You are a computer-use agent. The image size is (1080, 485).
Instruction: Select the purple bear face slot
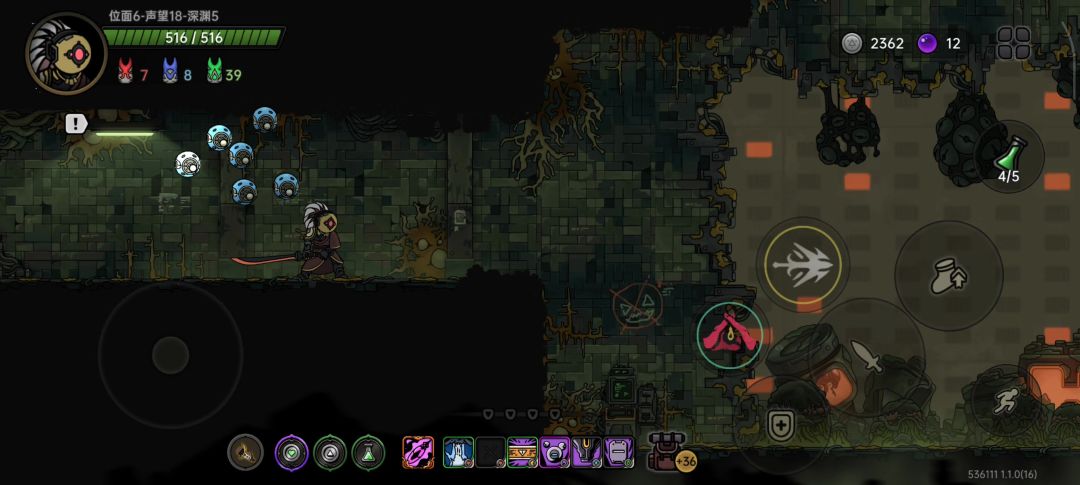click(x=554, y=452)
